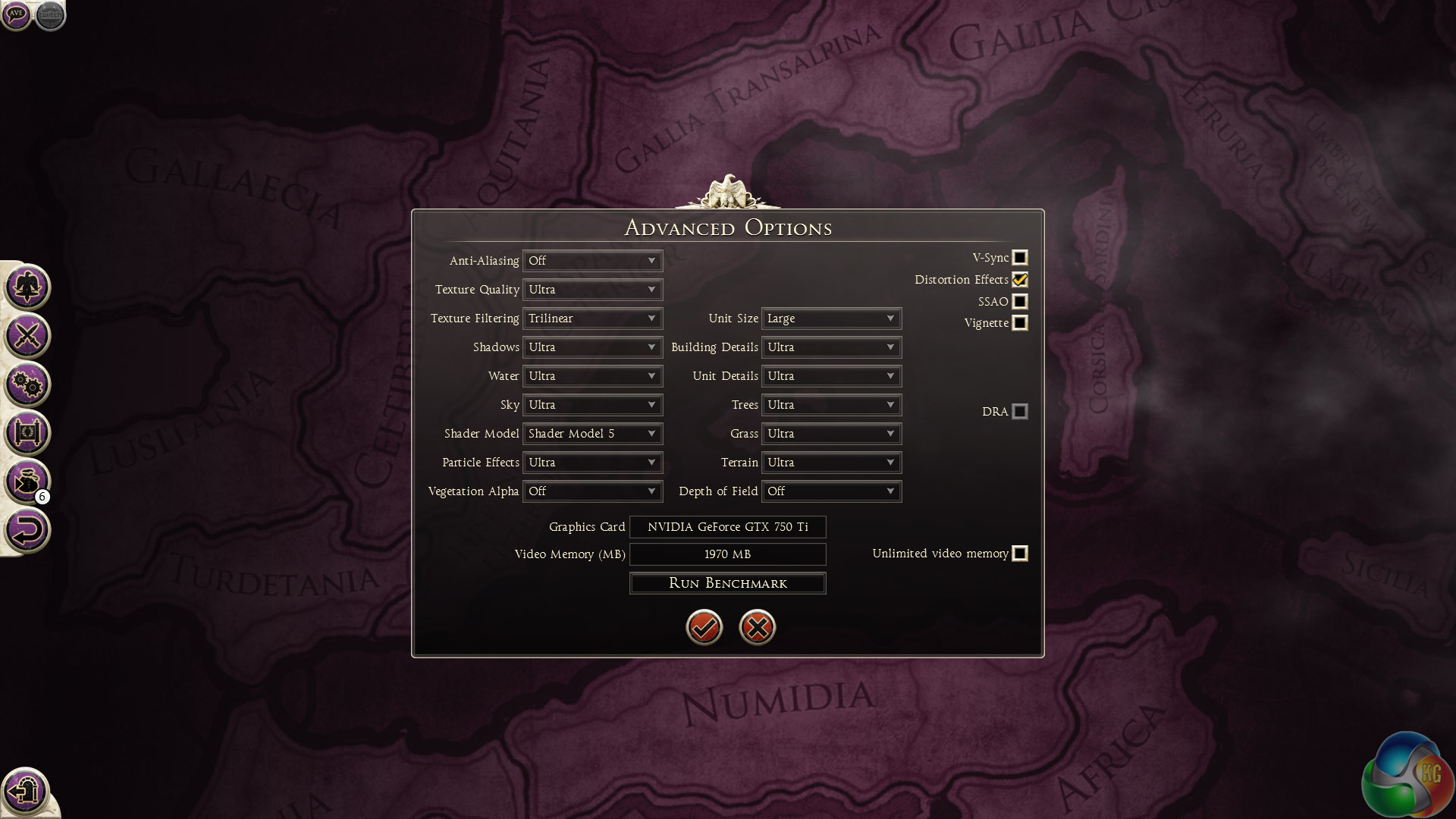1456x819 pixels.
Task: Expand the Vegetation Alpha dropdown
Action: click(592, 491)
